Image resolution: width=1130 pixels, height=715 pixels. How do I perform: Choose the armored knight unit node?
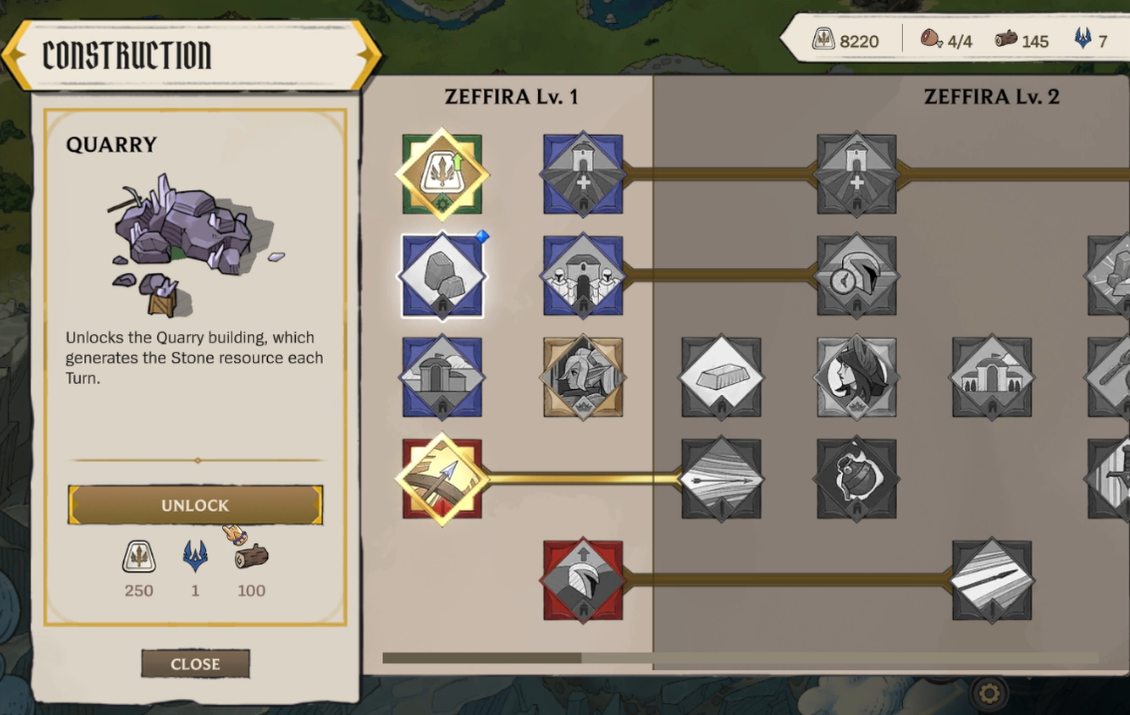582,377
